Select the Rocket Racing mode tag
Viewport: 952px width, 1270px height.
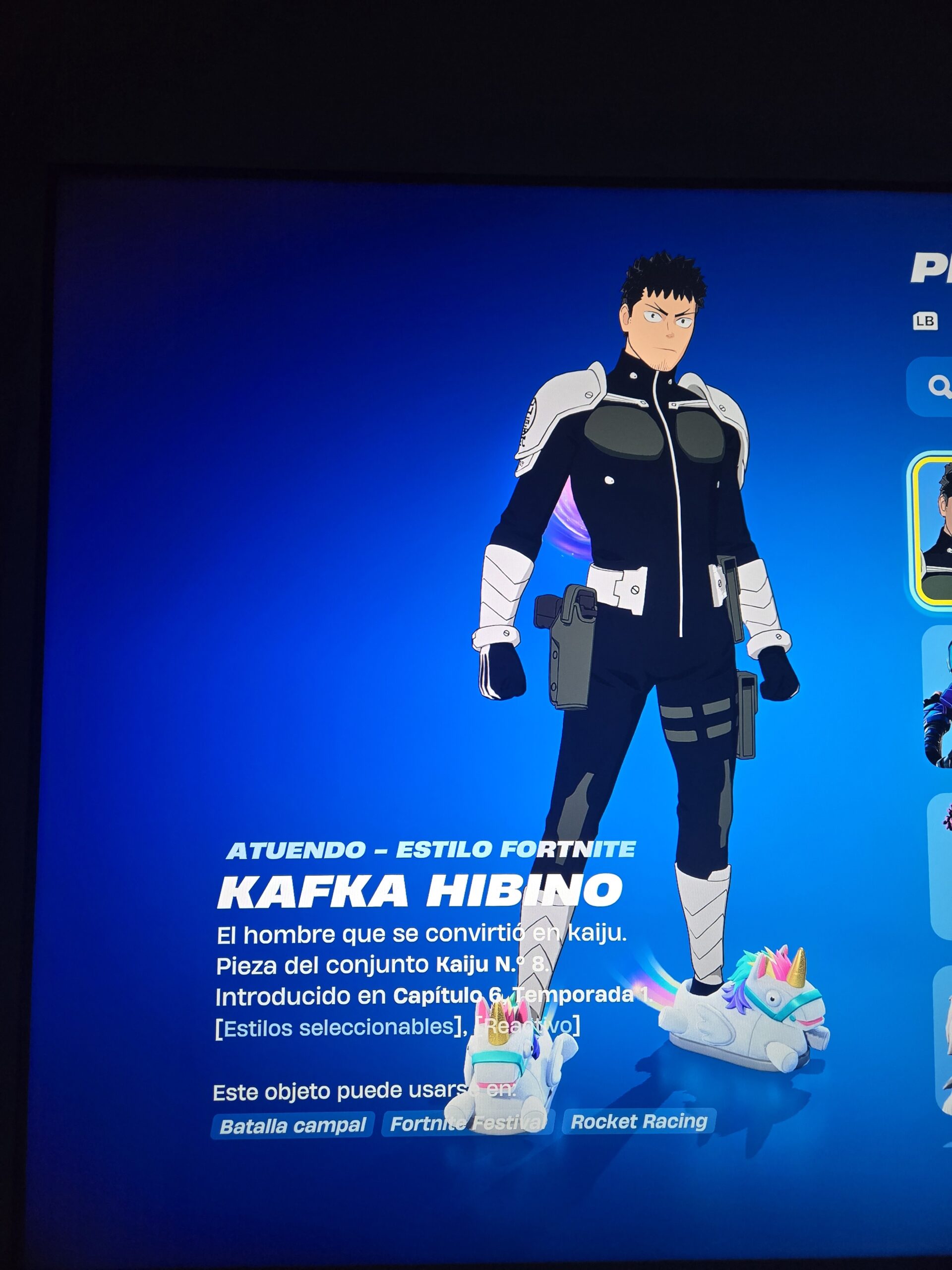(639, 1121)
